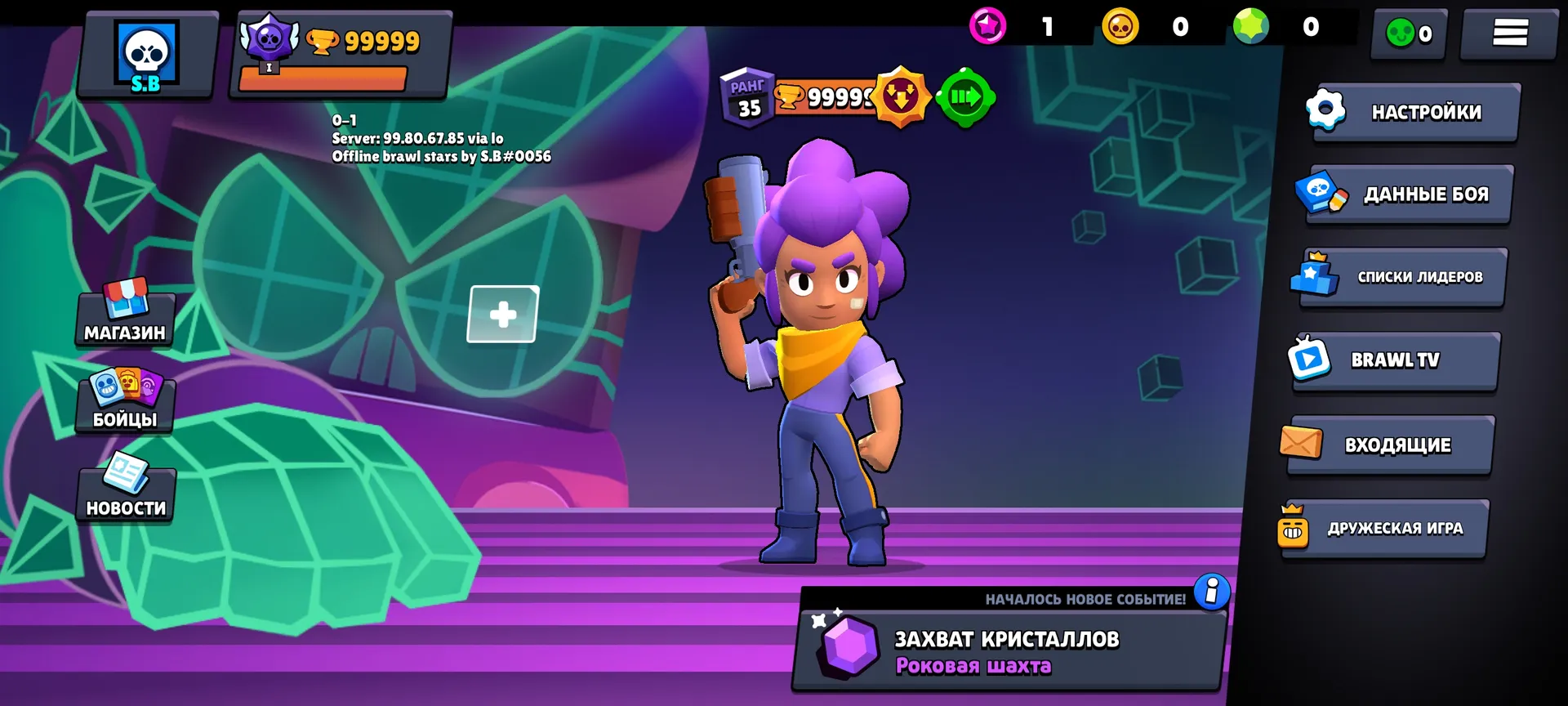This screenshot has width=1568, height=706.
Task: Open Brawl TV
Action: tap(1395, 360)
